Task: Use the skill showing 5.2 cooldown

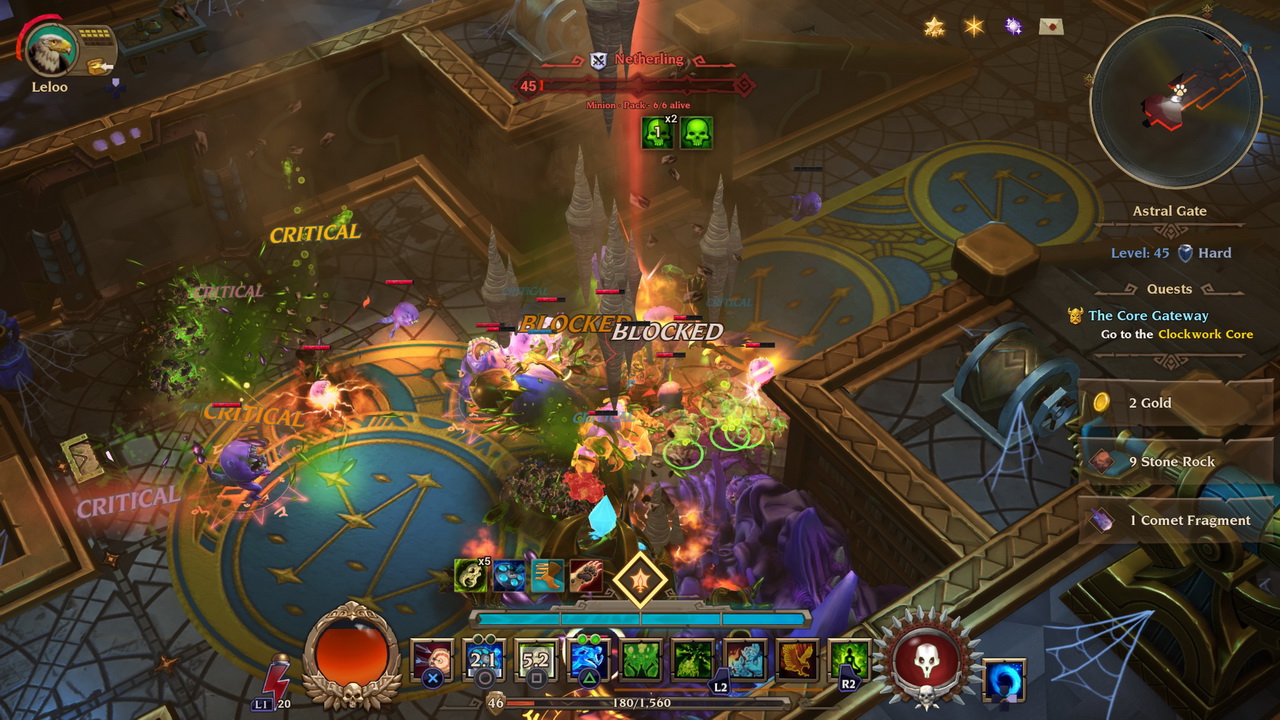Action: [x=536, y=660]
